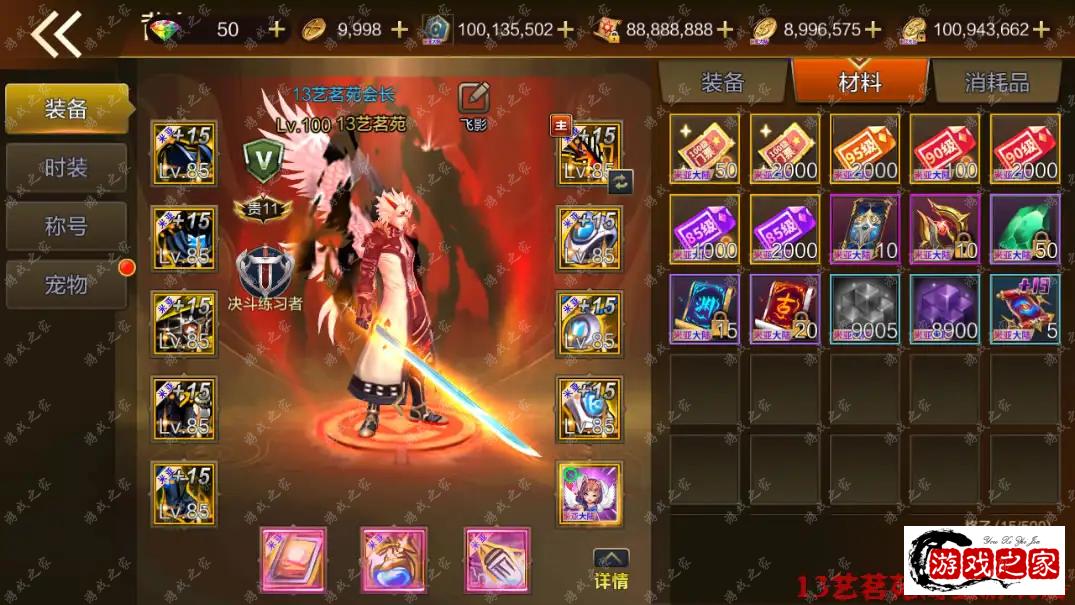The width and height of the screenshot is (1075, 605).
Task: Open the 宠物 pet tab
Action: point(66,285)
